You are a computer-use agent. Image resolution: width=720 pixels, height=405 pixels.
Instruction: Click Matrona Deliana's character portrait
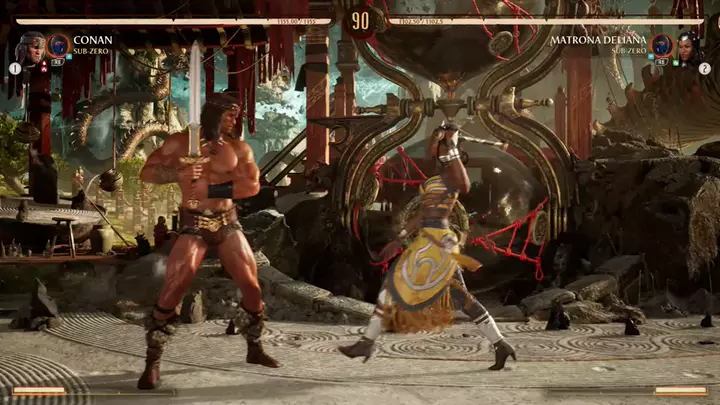(690, 46)
